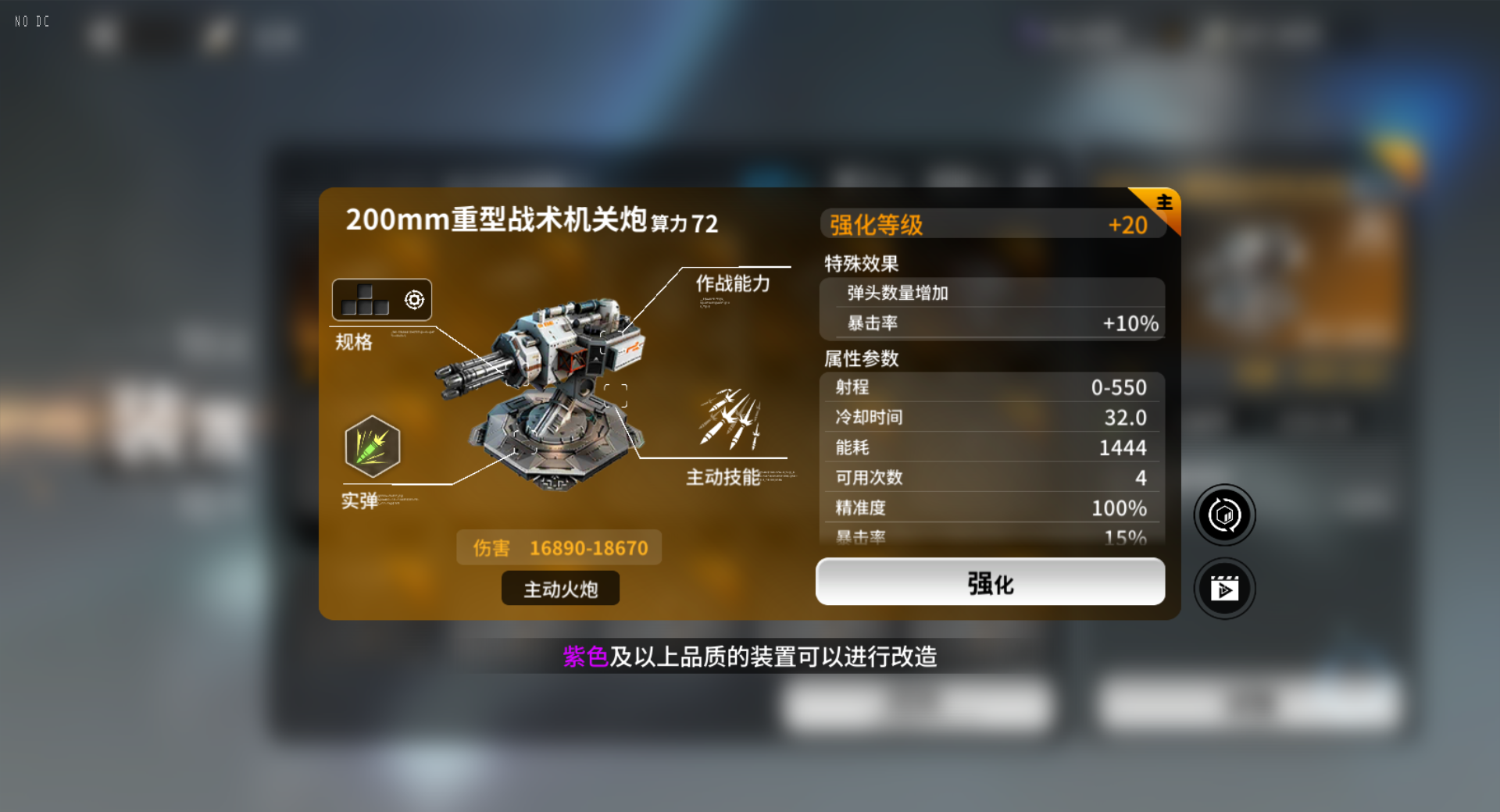Image resolution: width=1500 pixels, height=812 pixels.
Task: Click the 暴击率 +10% effect row
Action: coord(990,322)
